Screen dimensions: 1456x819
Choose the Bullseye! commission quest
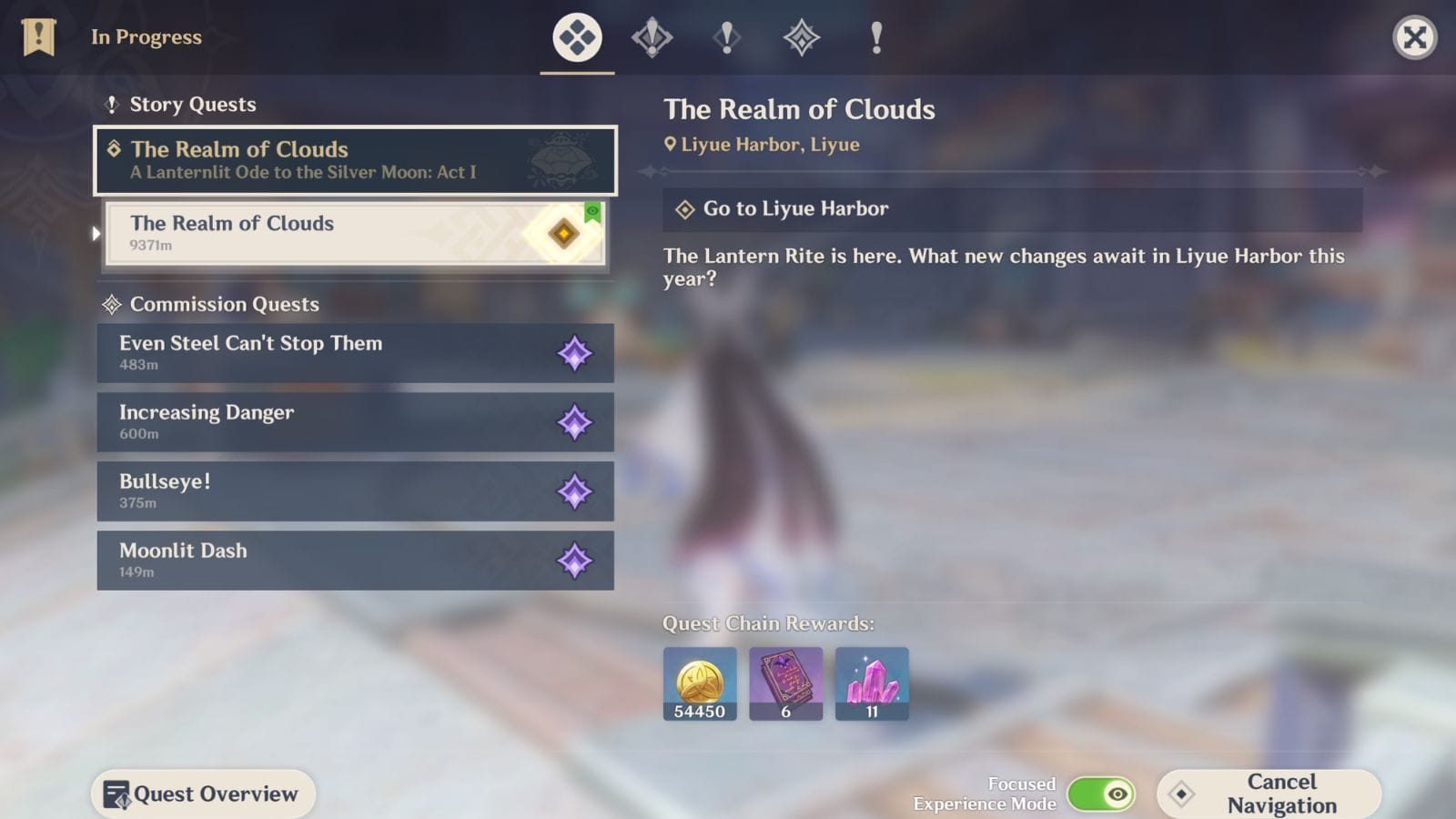[355, 491]
